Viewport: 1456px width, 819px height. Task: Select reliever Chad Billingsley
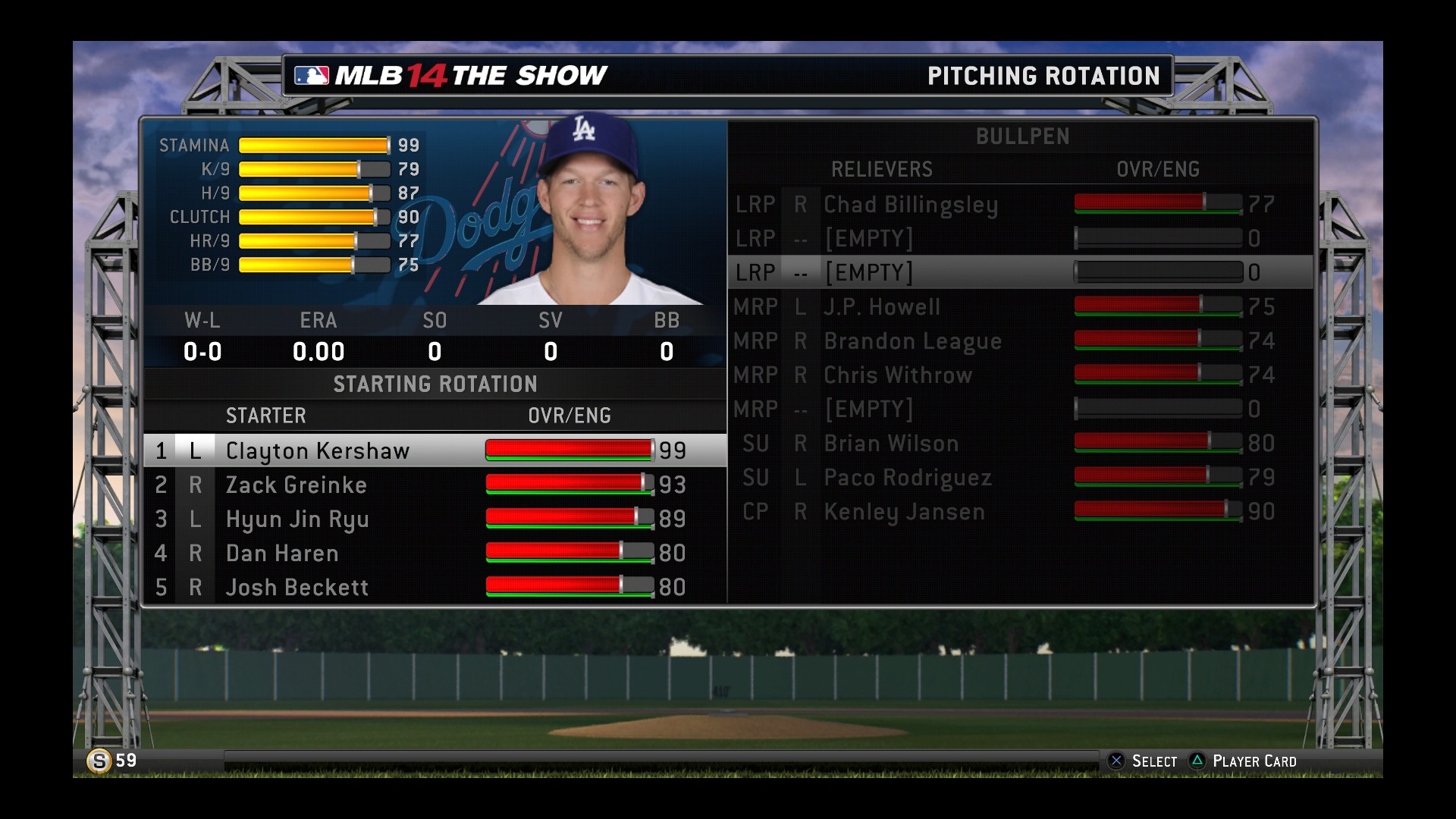click(911, 204)
